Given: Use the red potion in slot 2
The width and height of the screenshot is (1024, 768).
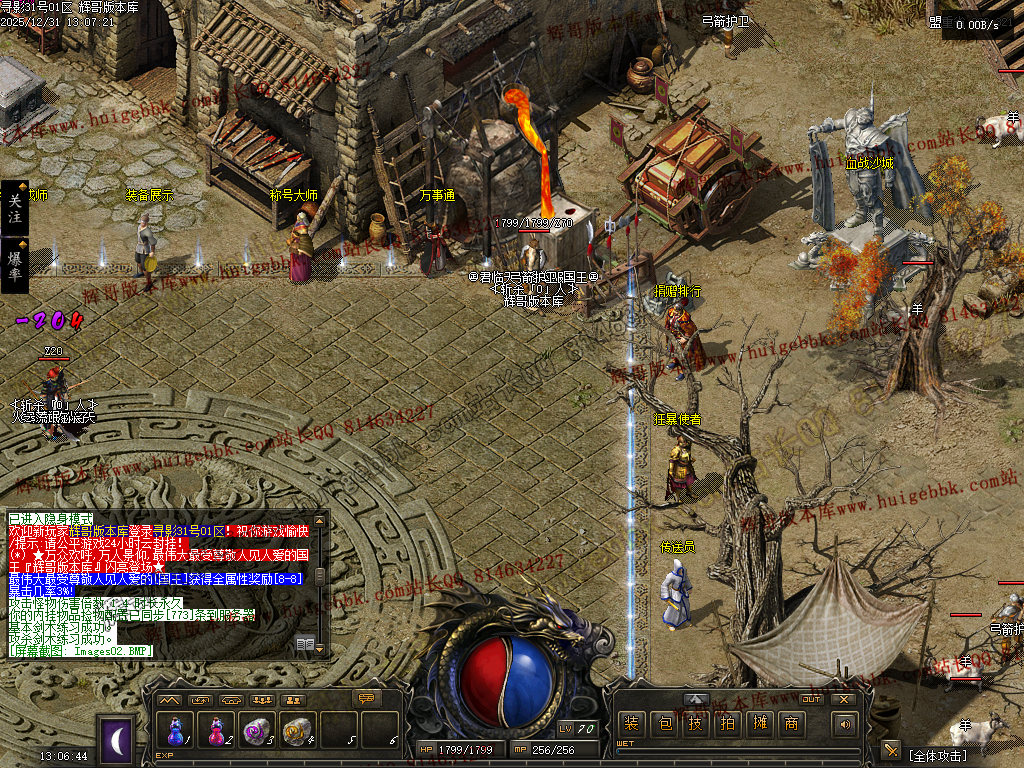Looking at the screenshot, I should (216, 731).
